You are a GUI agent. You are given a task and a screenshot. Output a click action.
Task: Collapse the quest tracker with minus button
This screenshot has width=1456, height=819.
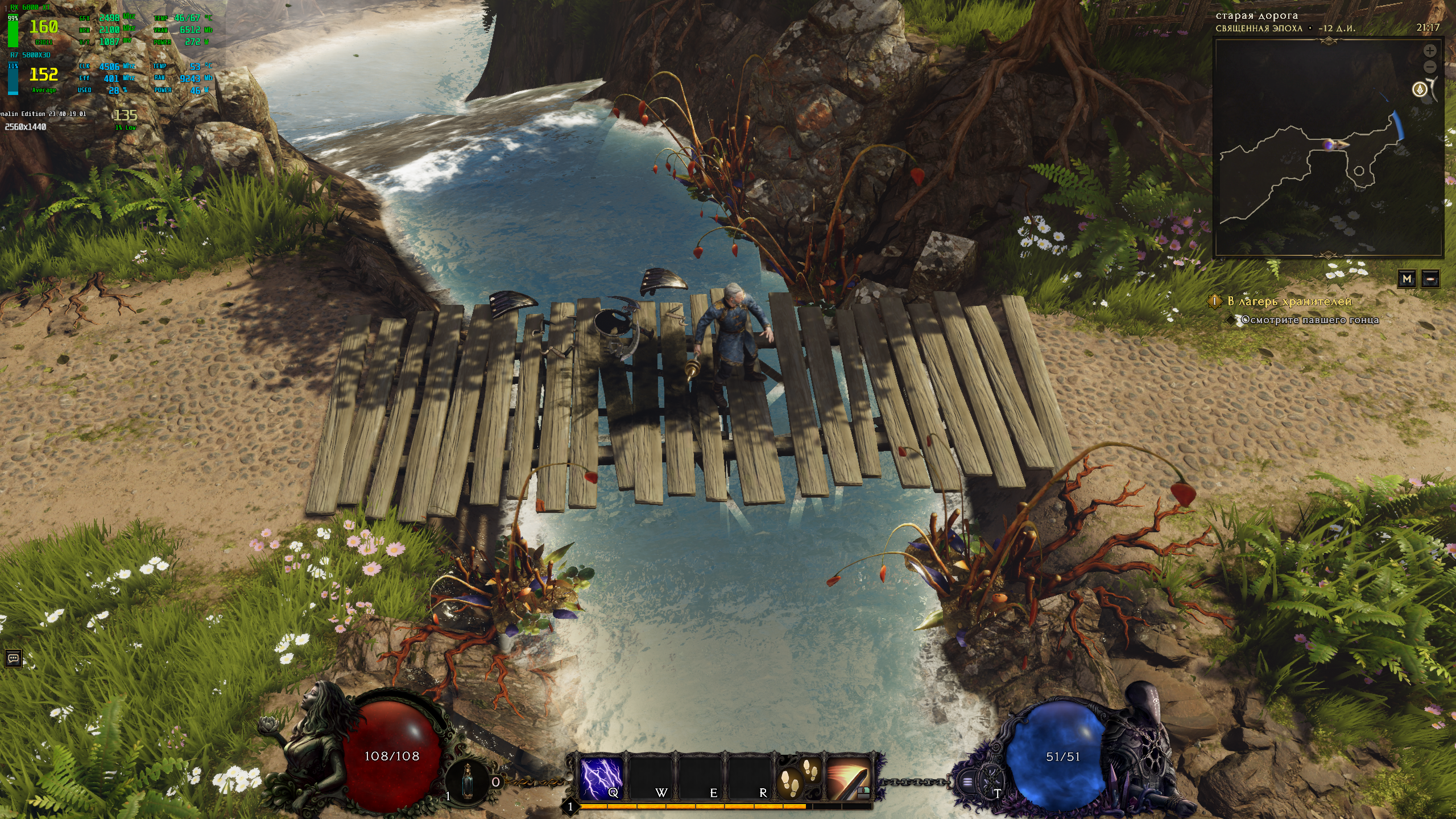pos(1431,279)
